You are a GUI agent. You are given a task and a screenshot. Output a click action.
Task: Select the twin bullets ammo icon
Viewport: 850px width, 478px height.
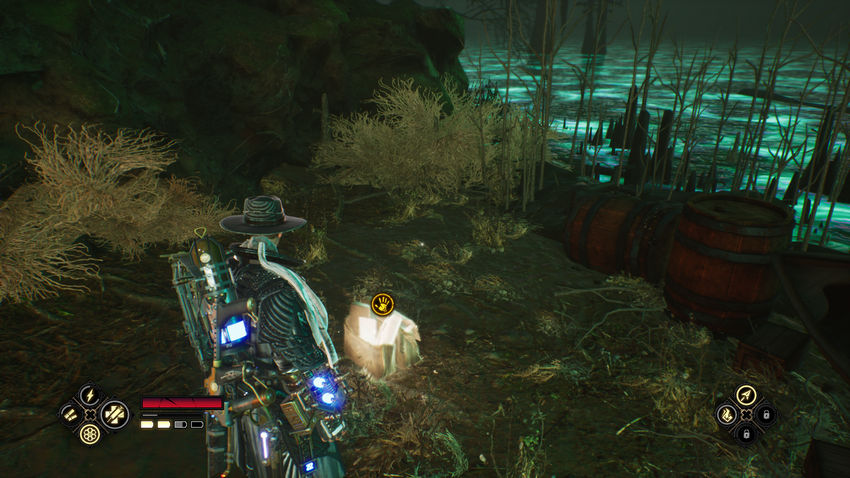click(70, 413)
